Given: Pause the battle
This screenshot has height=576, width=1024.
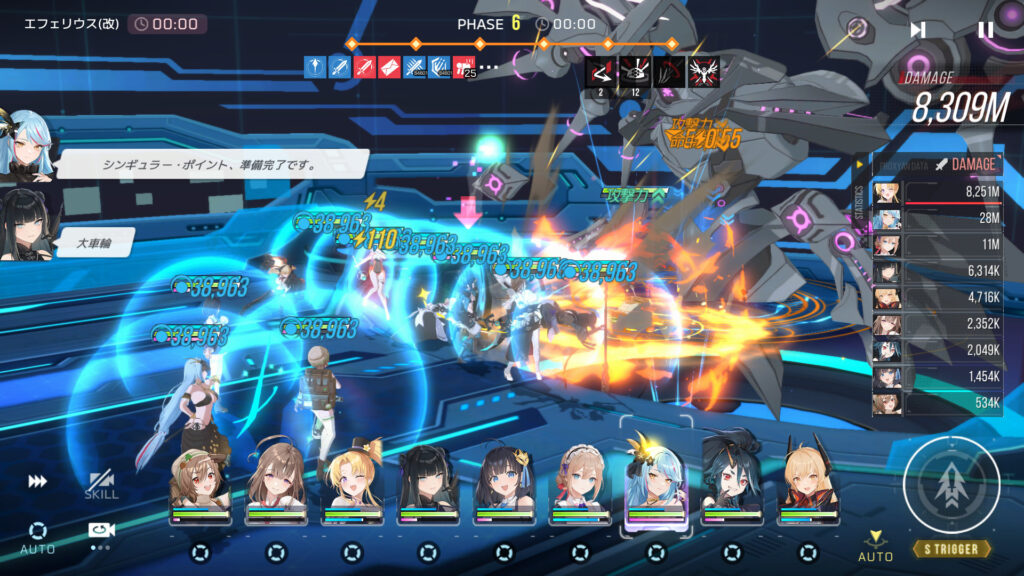Looking at the screenshot, I should pyautogui.click(x=985, y=30).
